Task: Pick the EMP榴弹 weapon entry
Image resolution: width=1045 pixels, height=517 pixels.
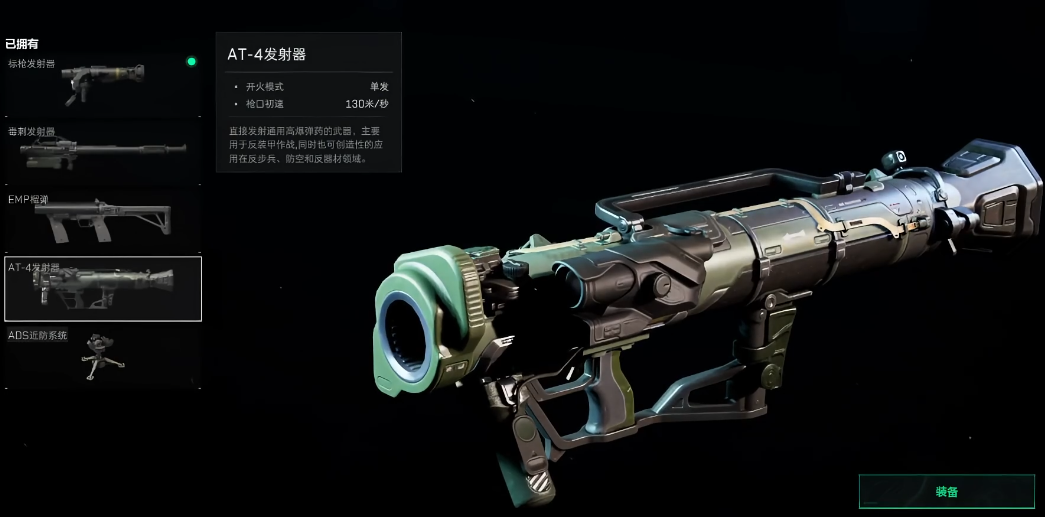Action: pyautogui.click(x=102, y=220)
